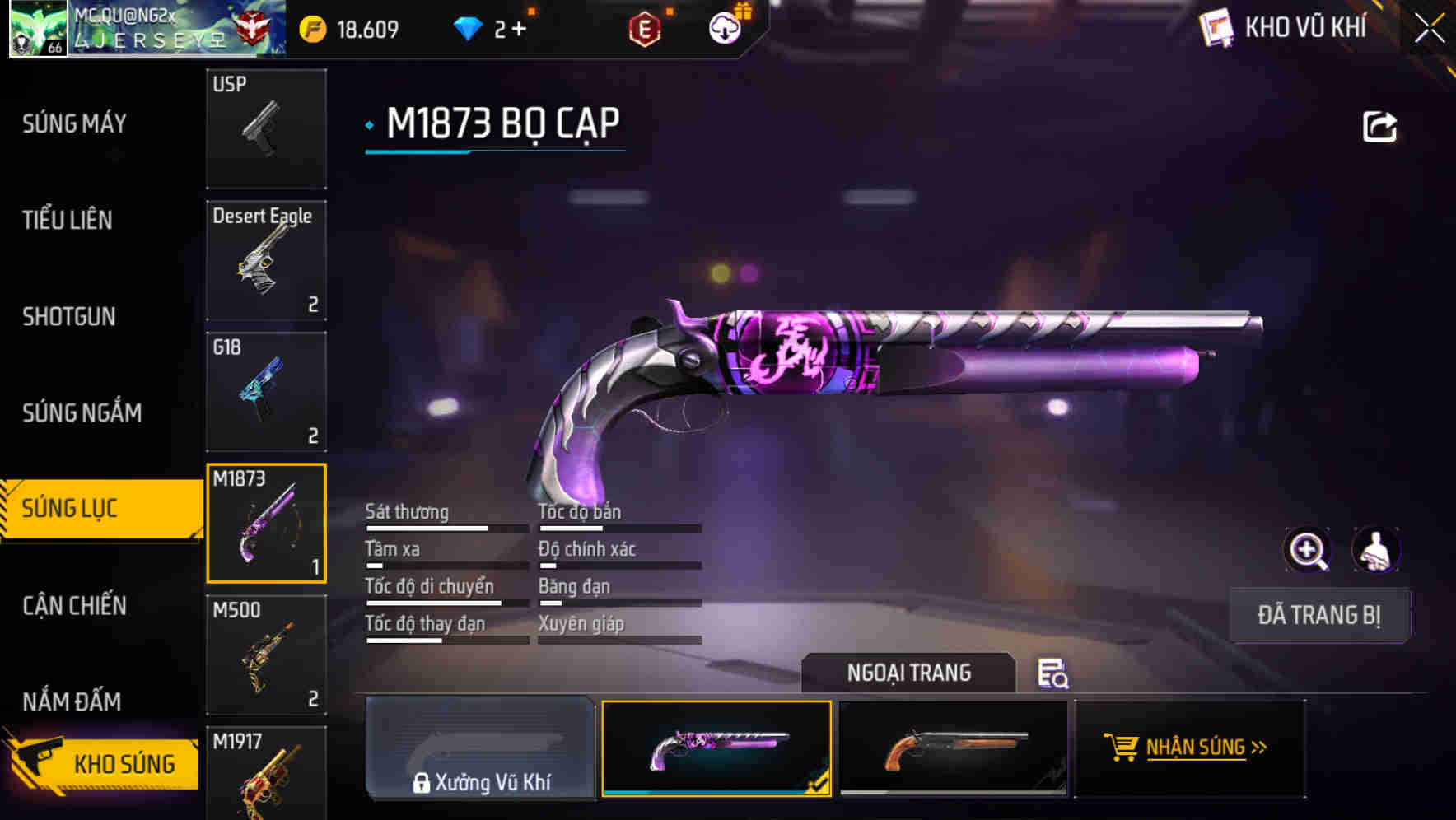
Task: Switch to the NGOẠI TRANG tab
Action: click(909, 673)
